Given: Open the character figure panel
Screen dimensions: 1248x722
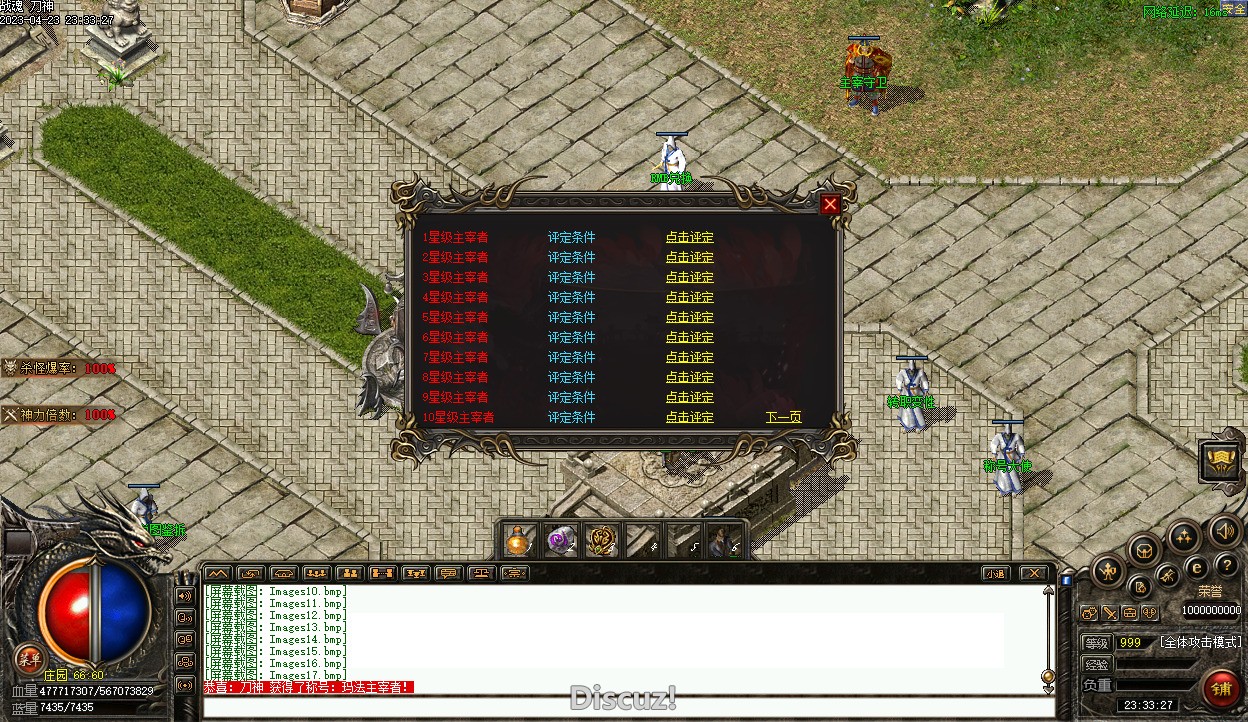Looking at the screenshot, I should (x=1108, y=572).
